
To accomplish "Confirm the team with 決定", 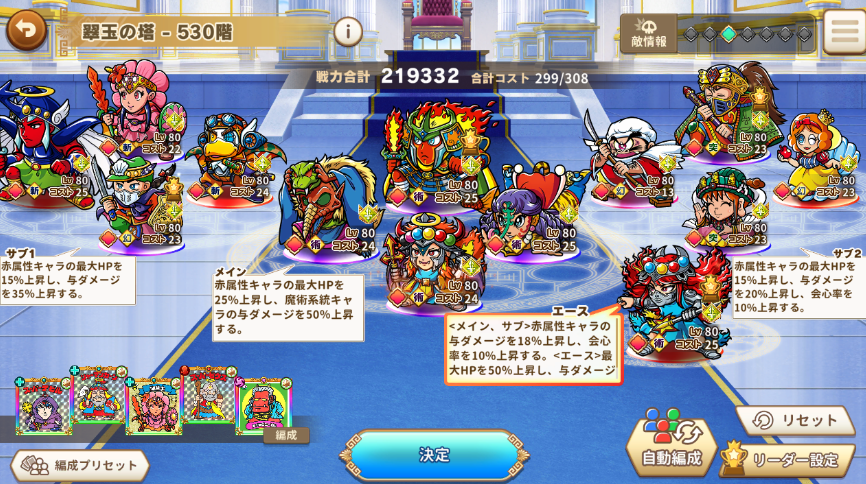I will [x=434, y=455].
